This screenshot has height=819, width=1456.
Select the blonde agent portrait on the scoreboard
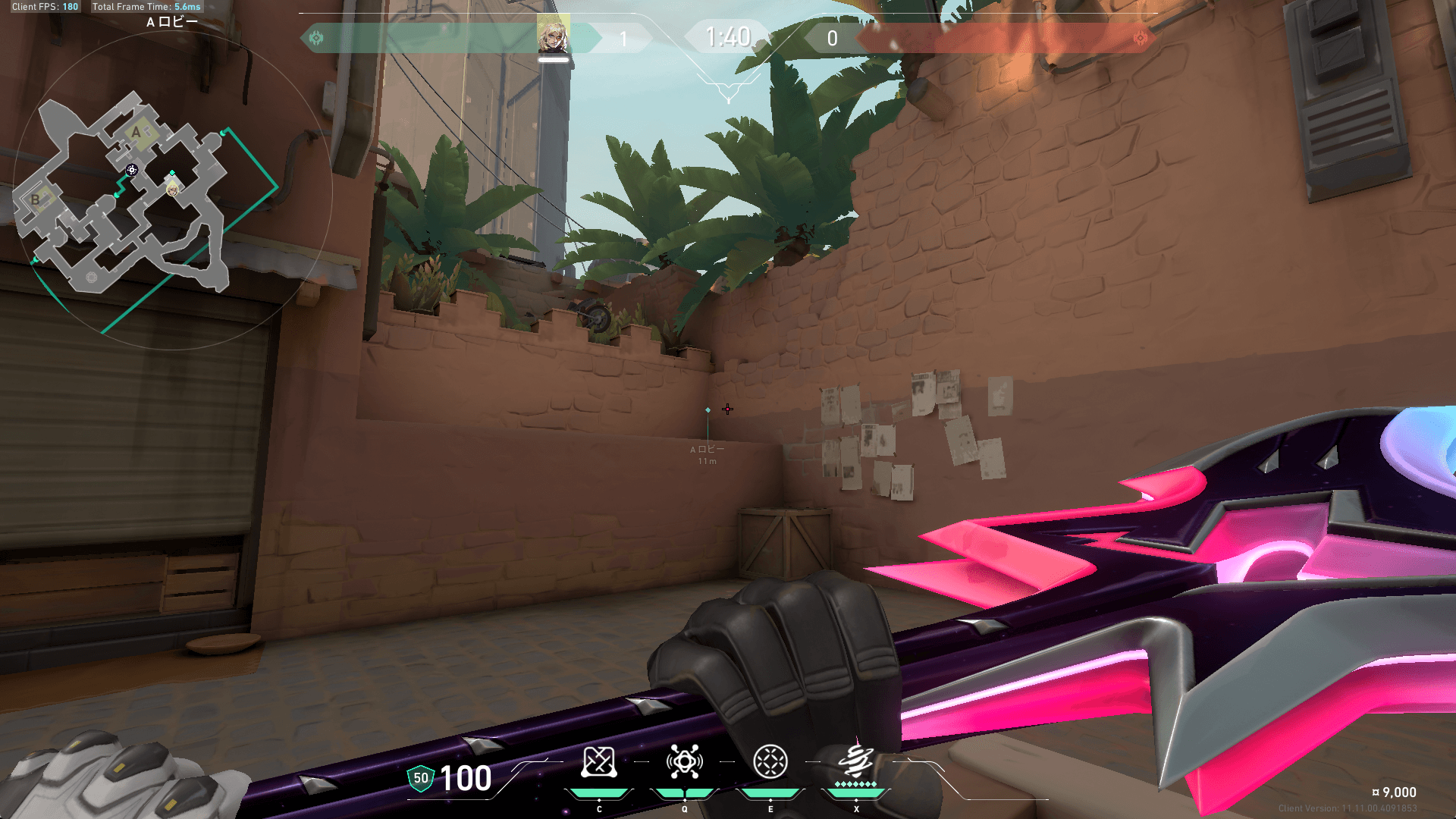tap(553, 35)
